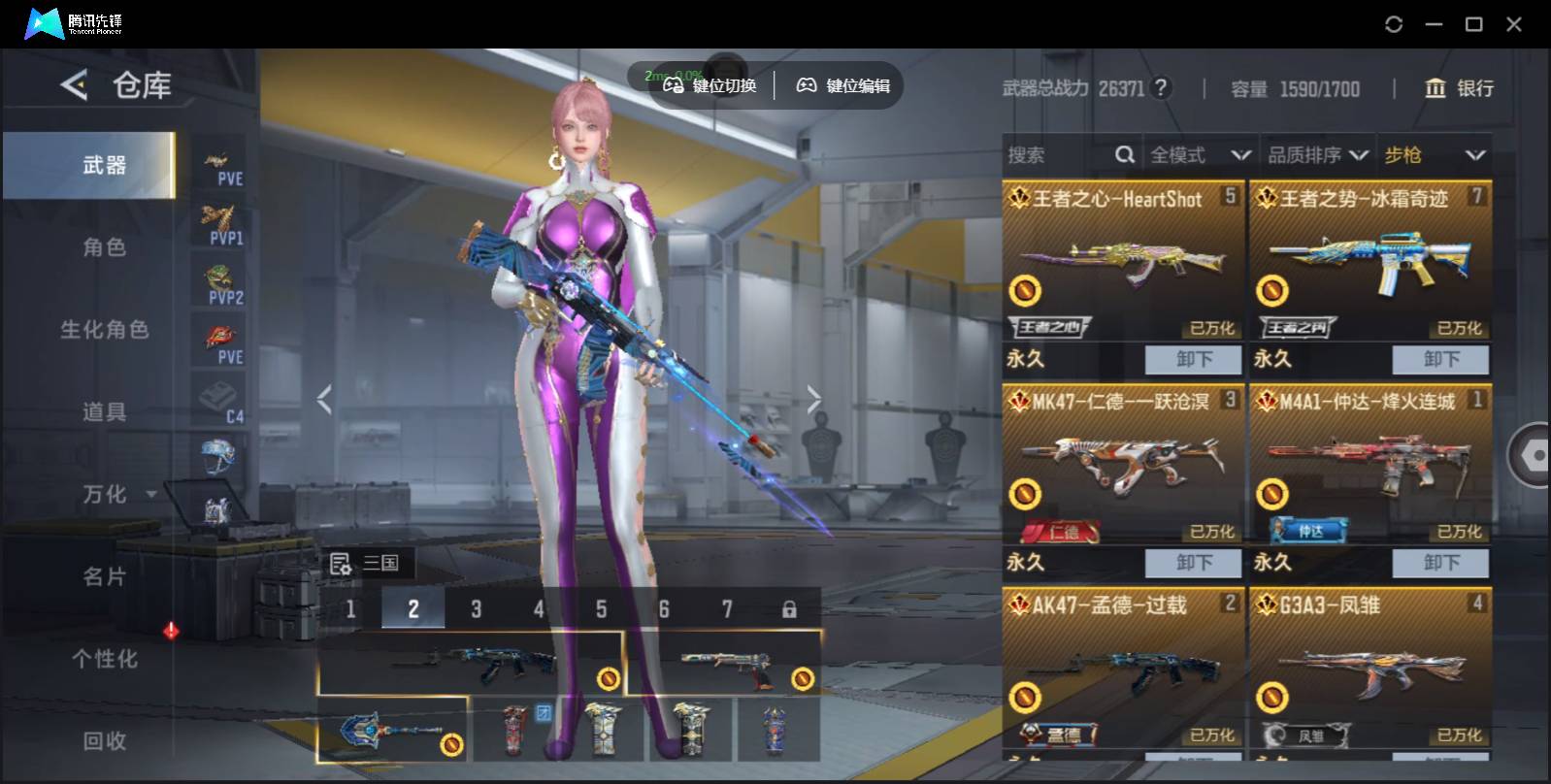The image size is (1551, 784).
Task: Open the 回收 recycle tab
Action: click(104, 741)
